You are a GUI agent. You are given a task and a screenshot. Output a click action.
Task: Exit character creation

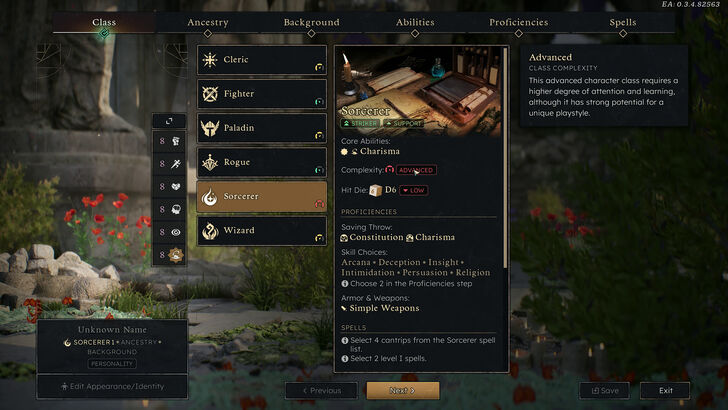click(x=665, y=390)
